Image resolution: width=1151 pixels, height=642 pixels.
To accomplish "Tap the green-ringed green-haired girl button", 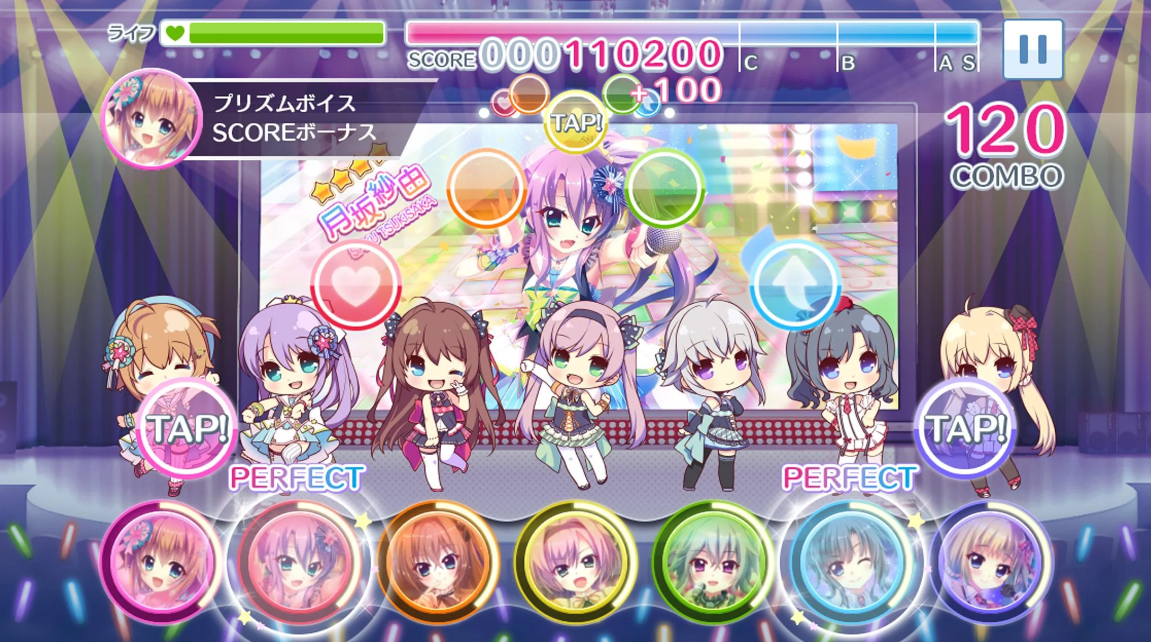I will pyautogui.click(x=712, y=560).
